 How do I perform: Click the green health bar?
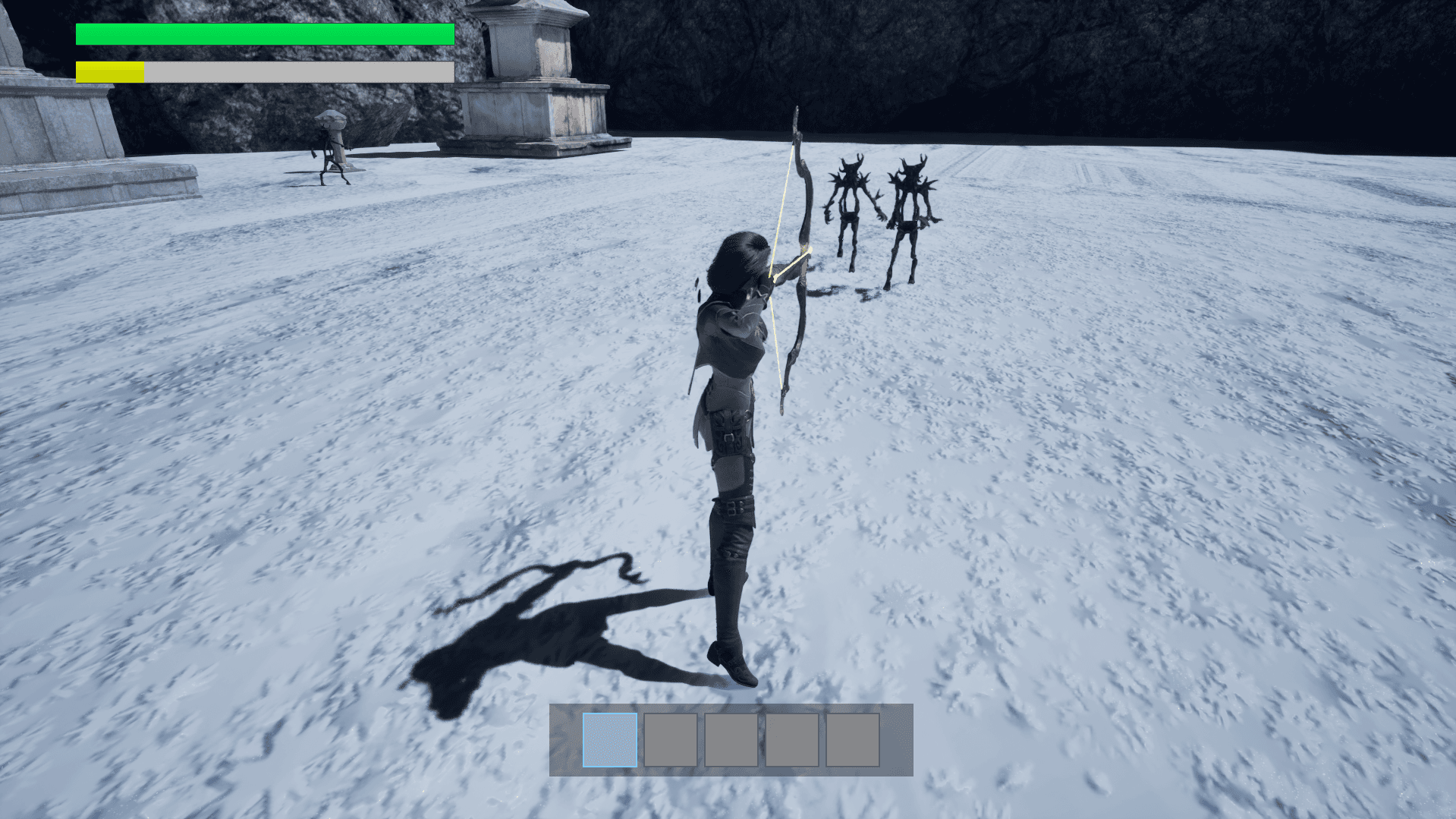click(264, 33)
